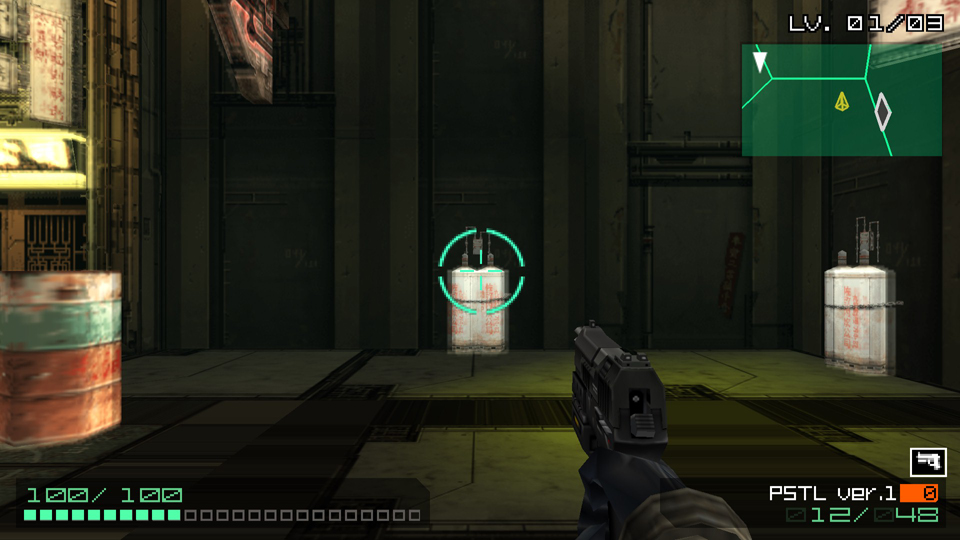Select the white diamond marker on minimap

(882, 112)
